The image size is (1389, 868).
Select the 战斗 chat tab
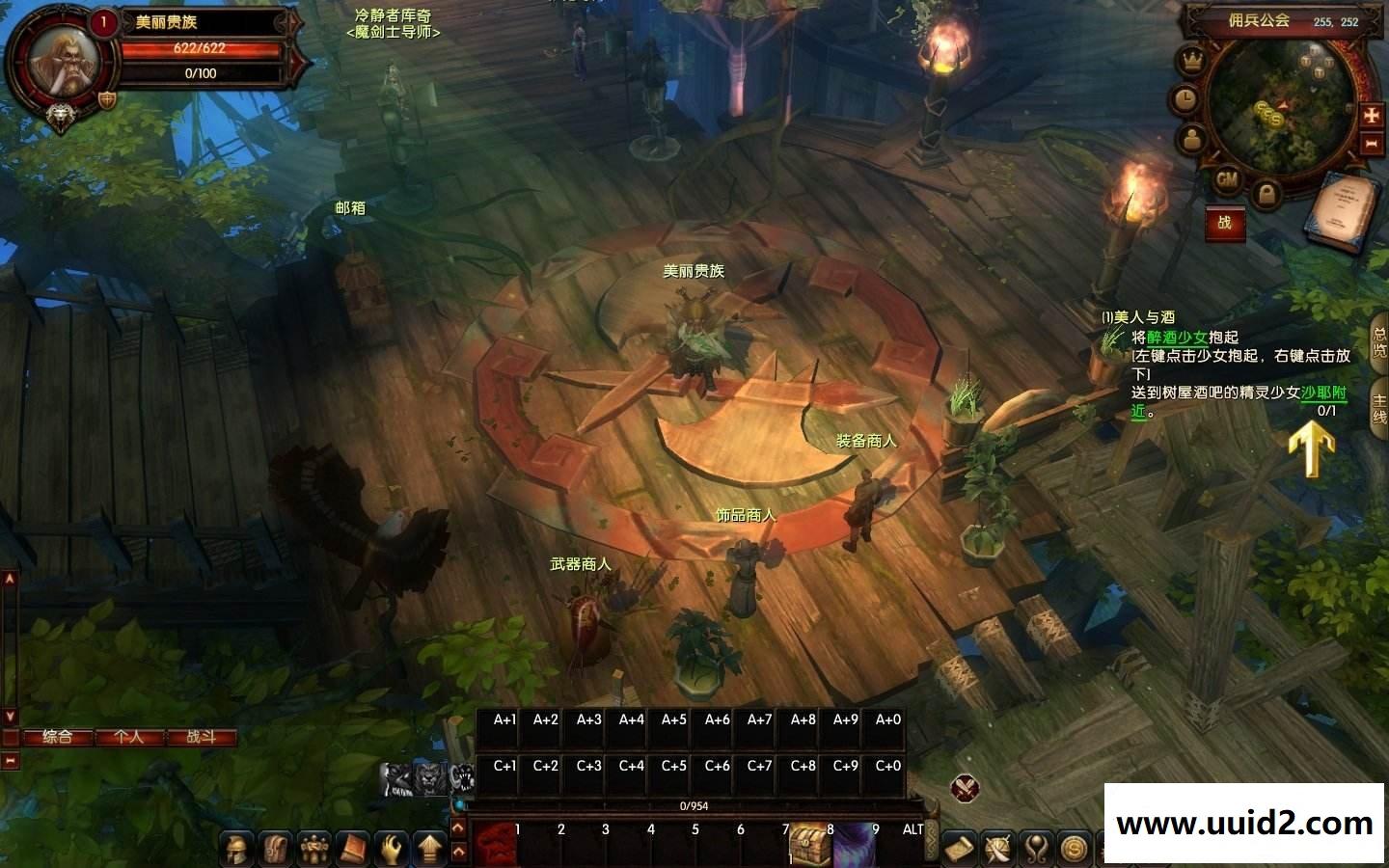point(201,737)
